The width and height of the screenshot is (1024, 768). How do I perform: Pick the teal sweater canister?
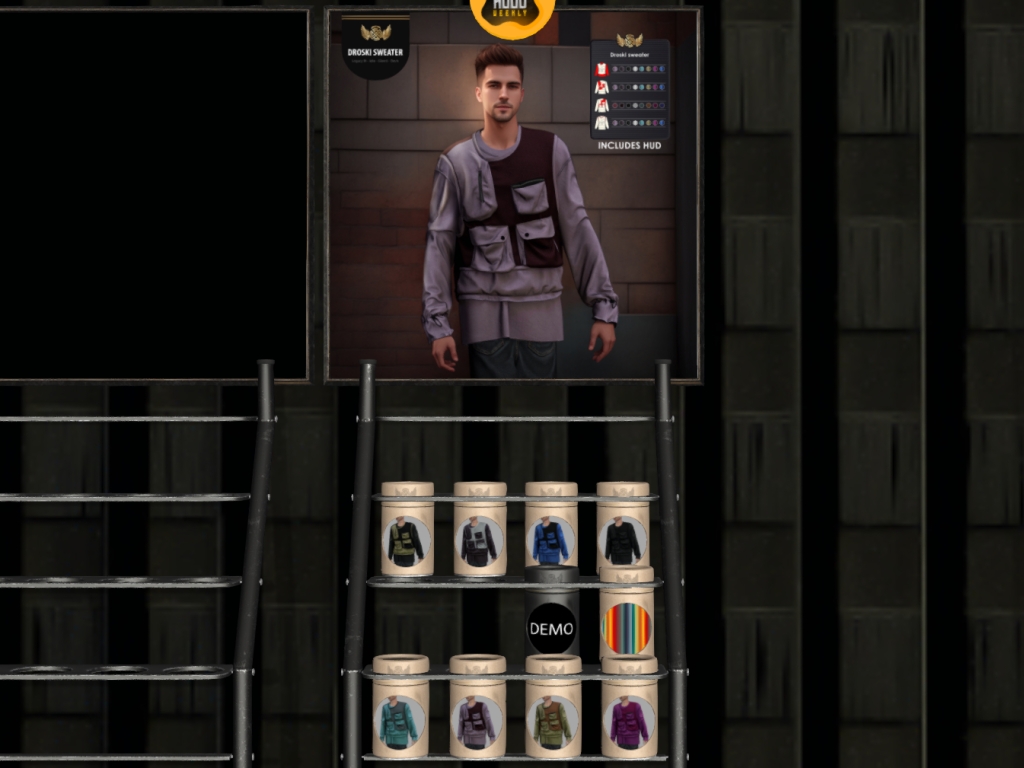click(400, 716)
